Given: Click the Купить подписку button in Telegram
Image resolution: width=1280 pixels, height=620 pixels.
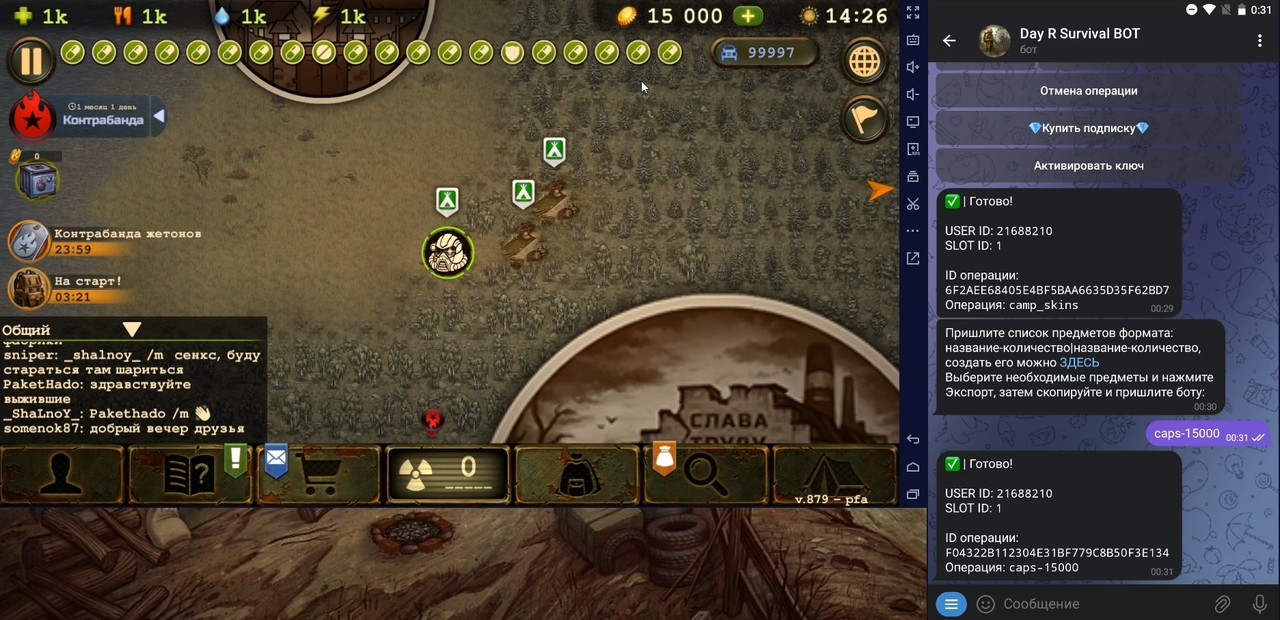Looking at the screenshot, I should tap(1089, 128).
